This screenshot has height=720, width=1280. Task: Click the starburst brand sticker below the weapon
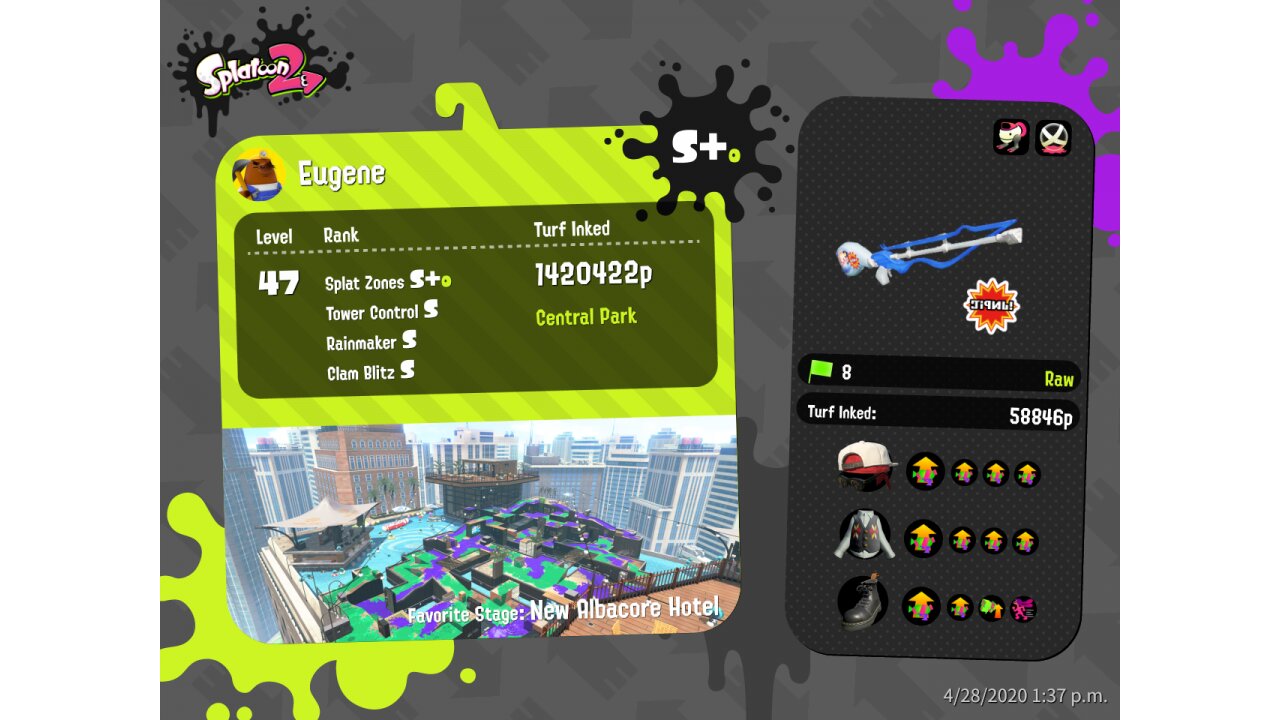990,305
